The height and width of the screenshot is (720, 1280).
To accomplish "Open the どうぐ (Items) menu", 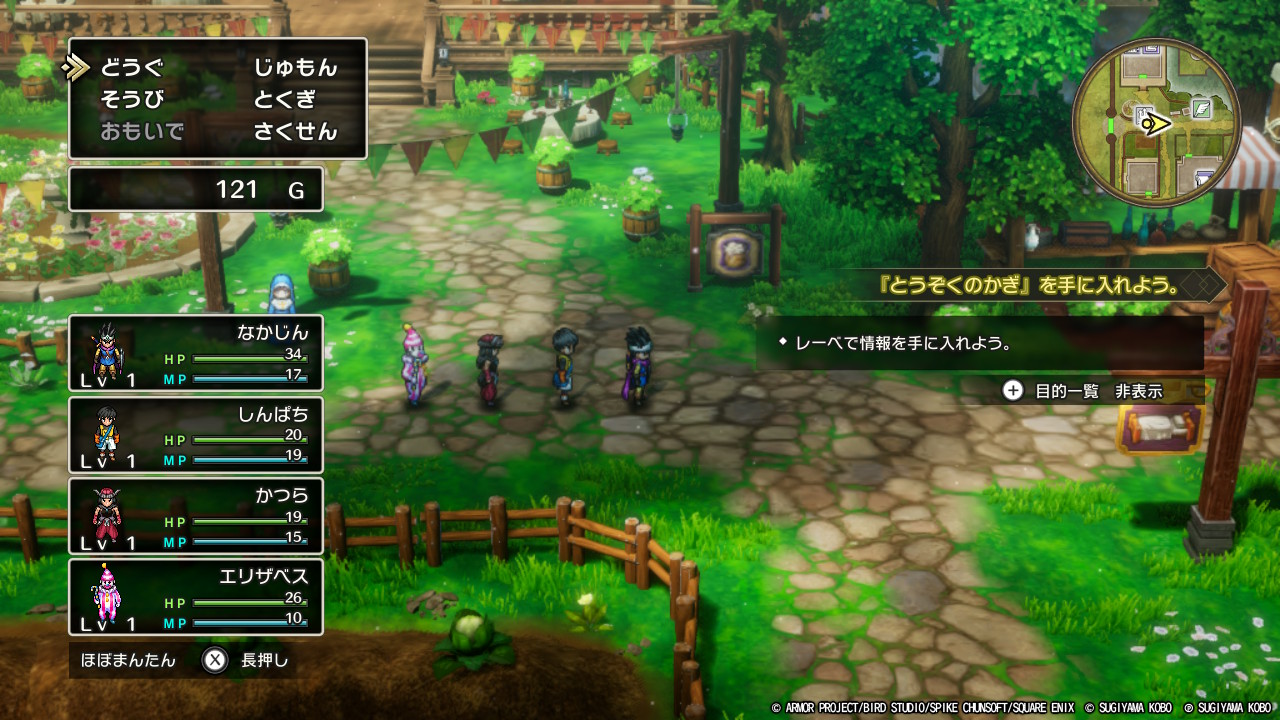I will [131, 68].
